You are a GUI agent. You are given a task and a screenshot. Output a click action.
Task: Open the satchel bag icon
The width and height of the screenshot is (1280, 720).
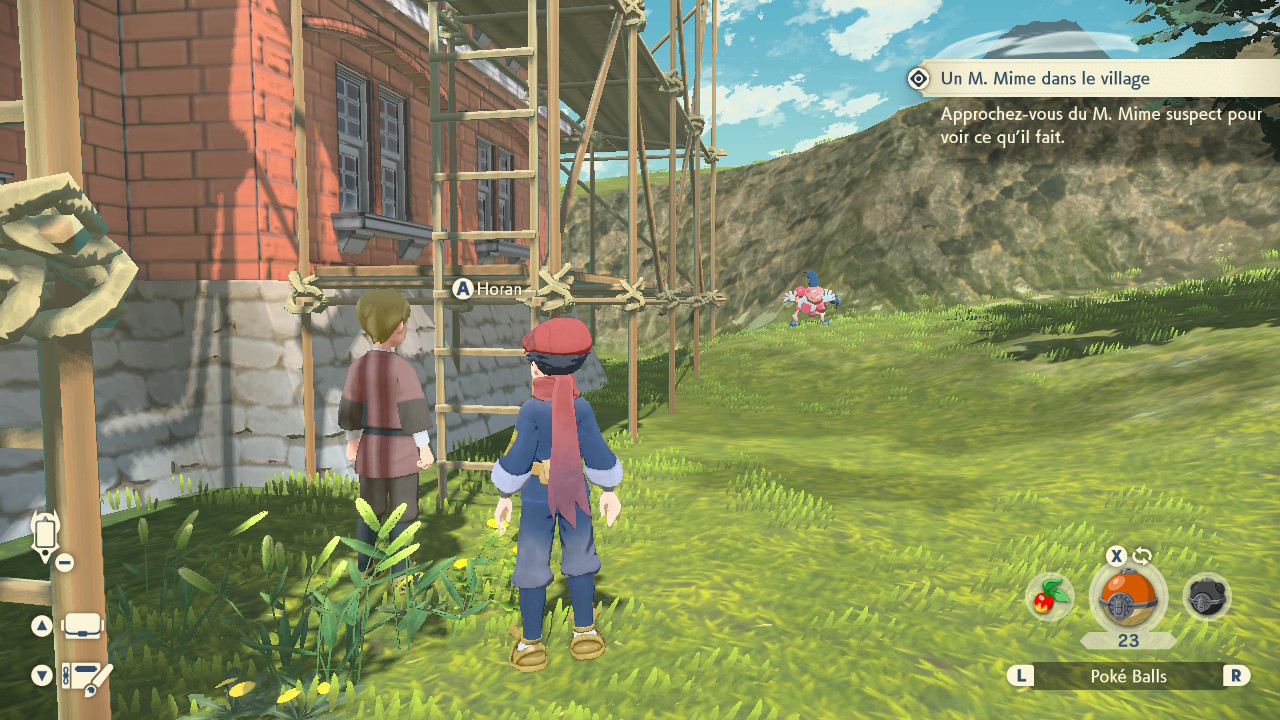[82, 627]
